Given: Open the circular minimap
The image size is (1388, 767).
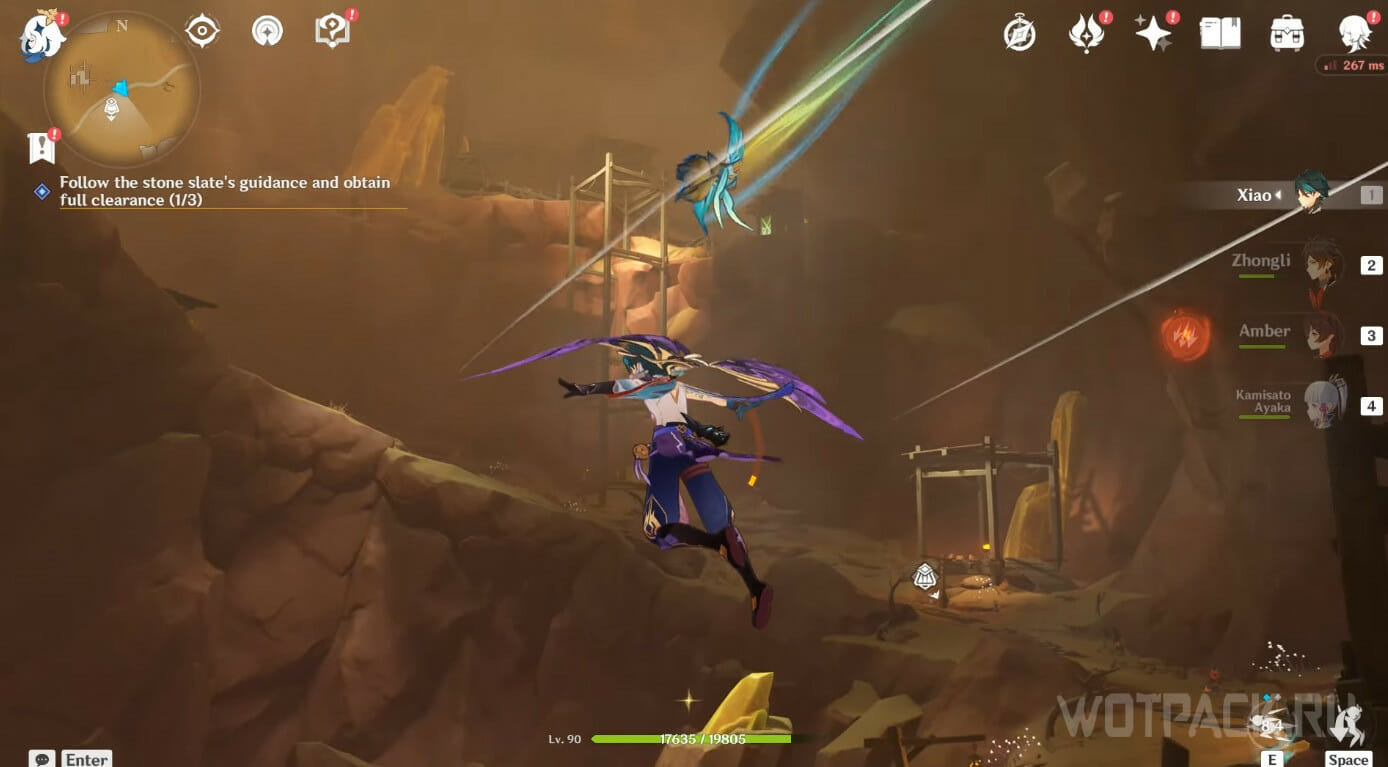Looking at the screenshot, I should pyautogui.click(x=121, y=90).
